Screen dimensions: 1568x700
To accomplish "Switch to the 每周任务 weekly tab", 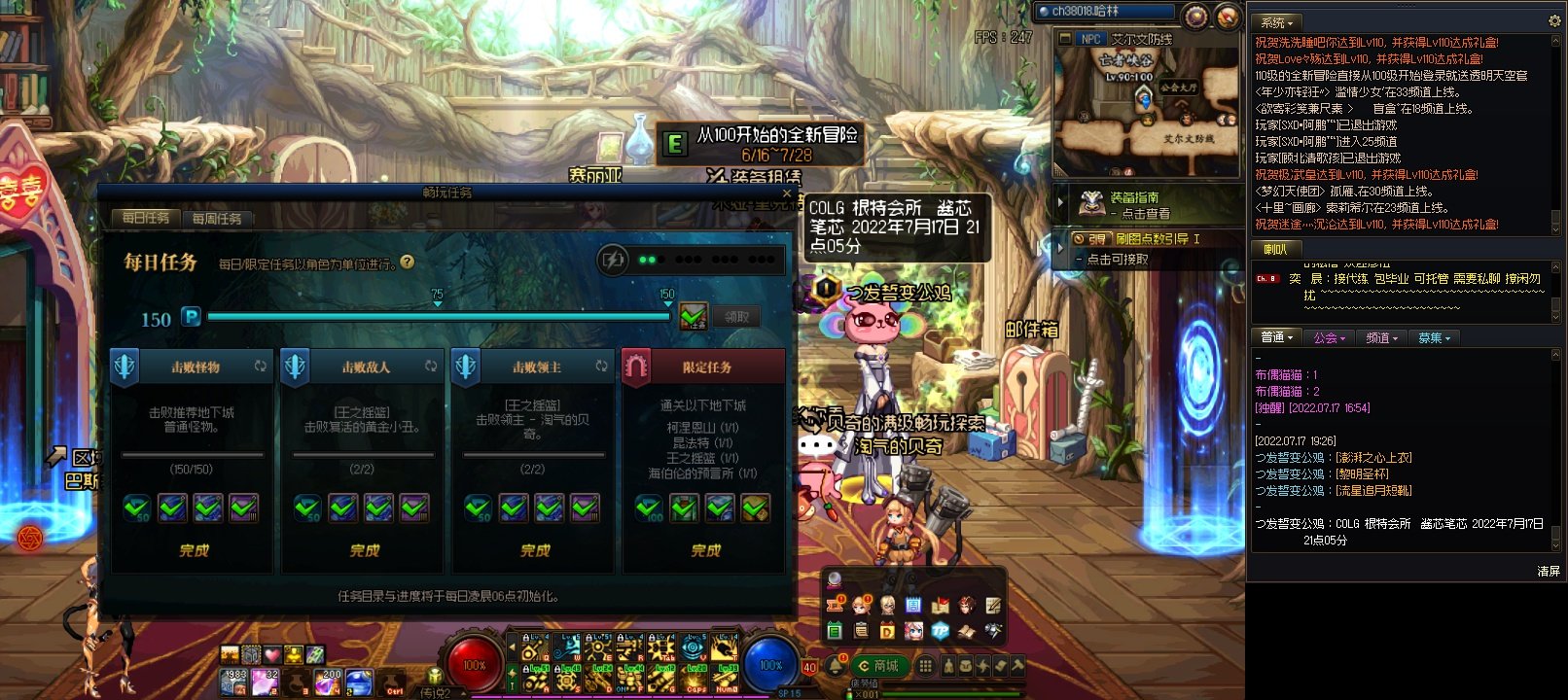I will [217, 219].
